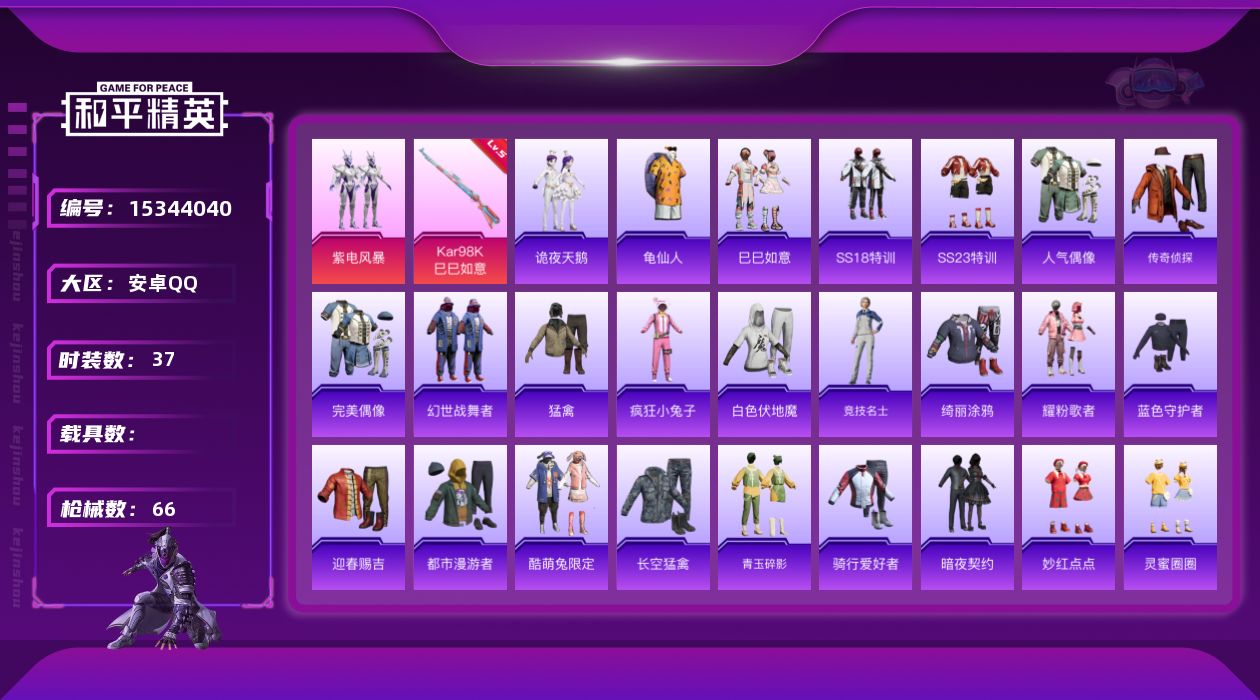The image size is (1260, 700).
Task: View the 都市漫游者 hoodie outfit card
Action: [460, 517]
